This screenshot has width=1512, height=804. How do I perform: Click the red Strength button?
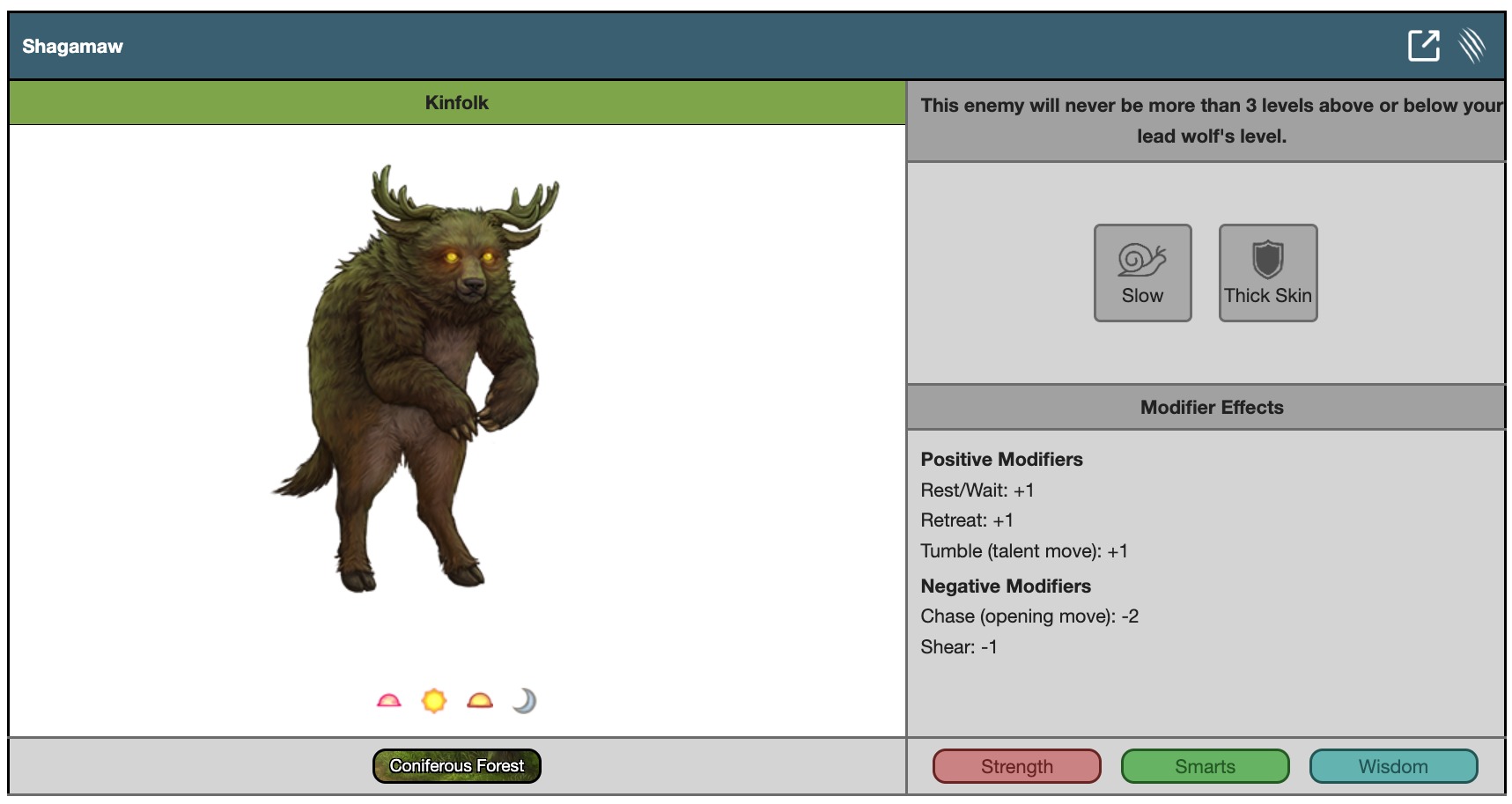(1016, 766)
